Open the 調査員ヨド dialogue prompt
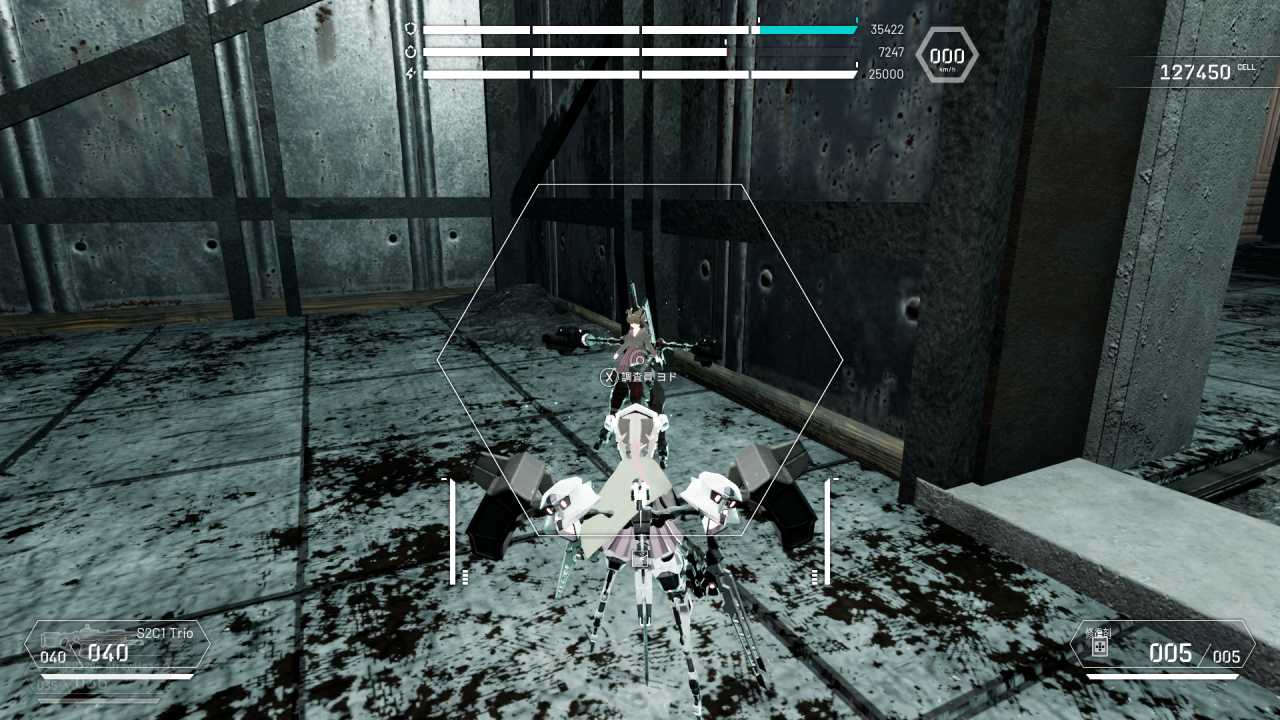 (647, 377)
